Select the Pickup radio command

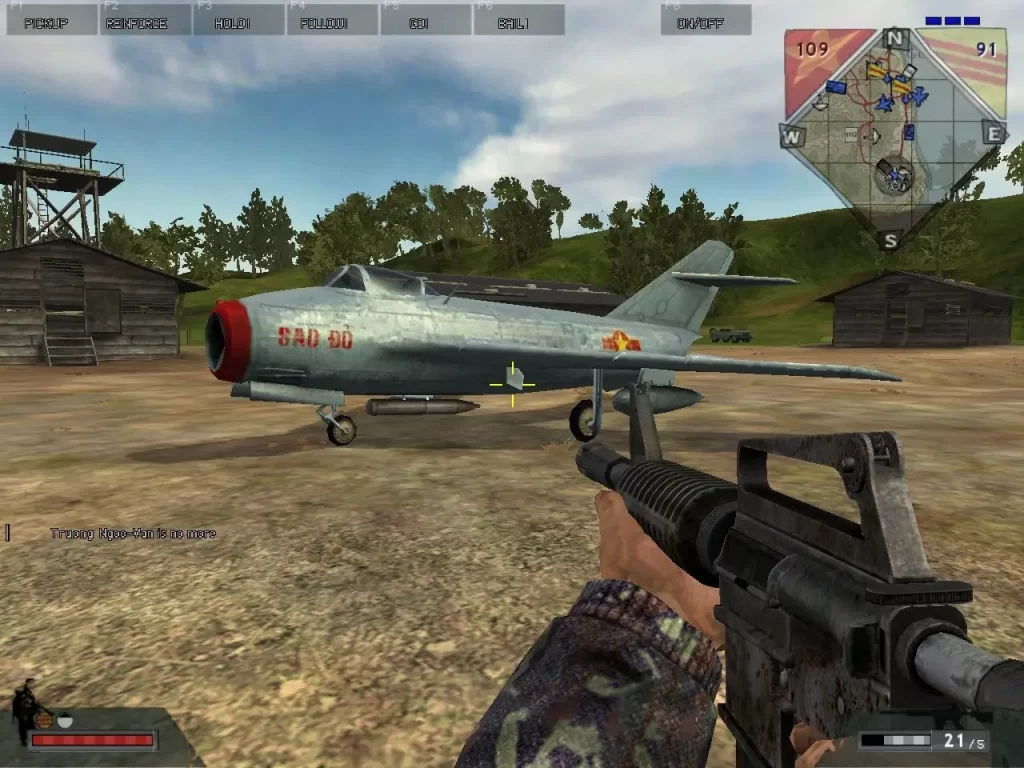click(x=52, y=20)
